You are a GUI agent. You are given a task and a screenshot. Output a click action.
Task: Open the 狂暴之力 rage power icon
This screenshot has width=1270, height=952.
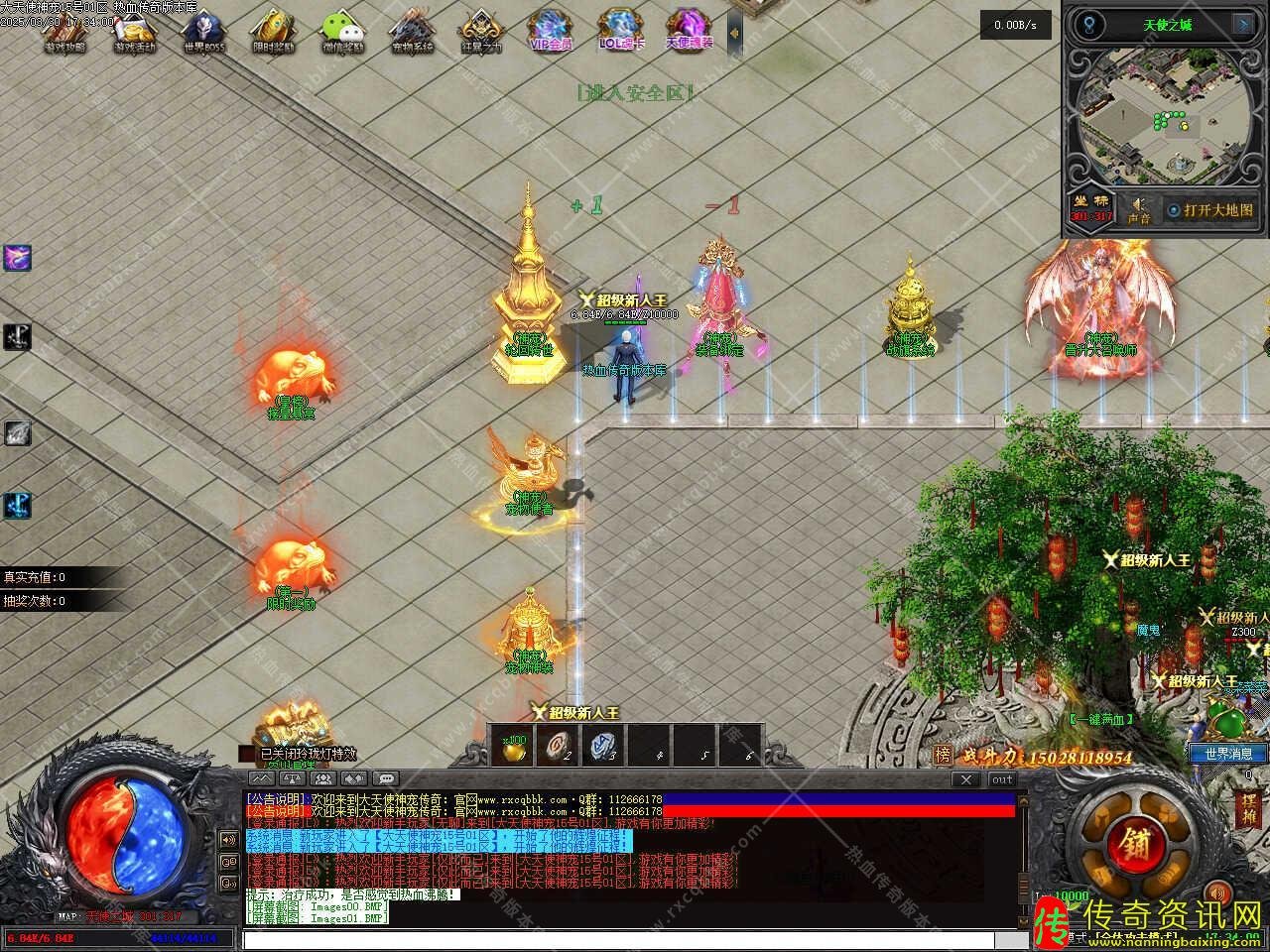coord(481,30)
